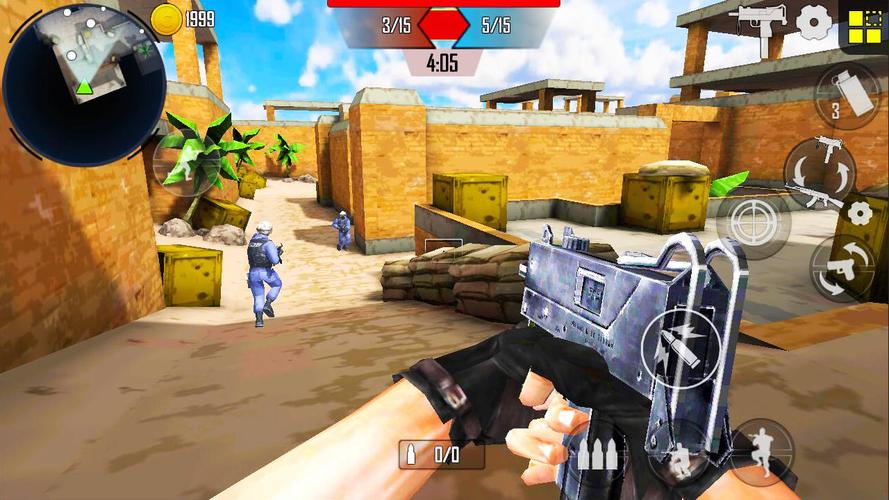This screenshot has width=889, height=500.
Task: Open the yellow squares menu
Action: pos(862,24)
